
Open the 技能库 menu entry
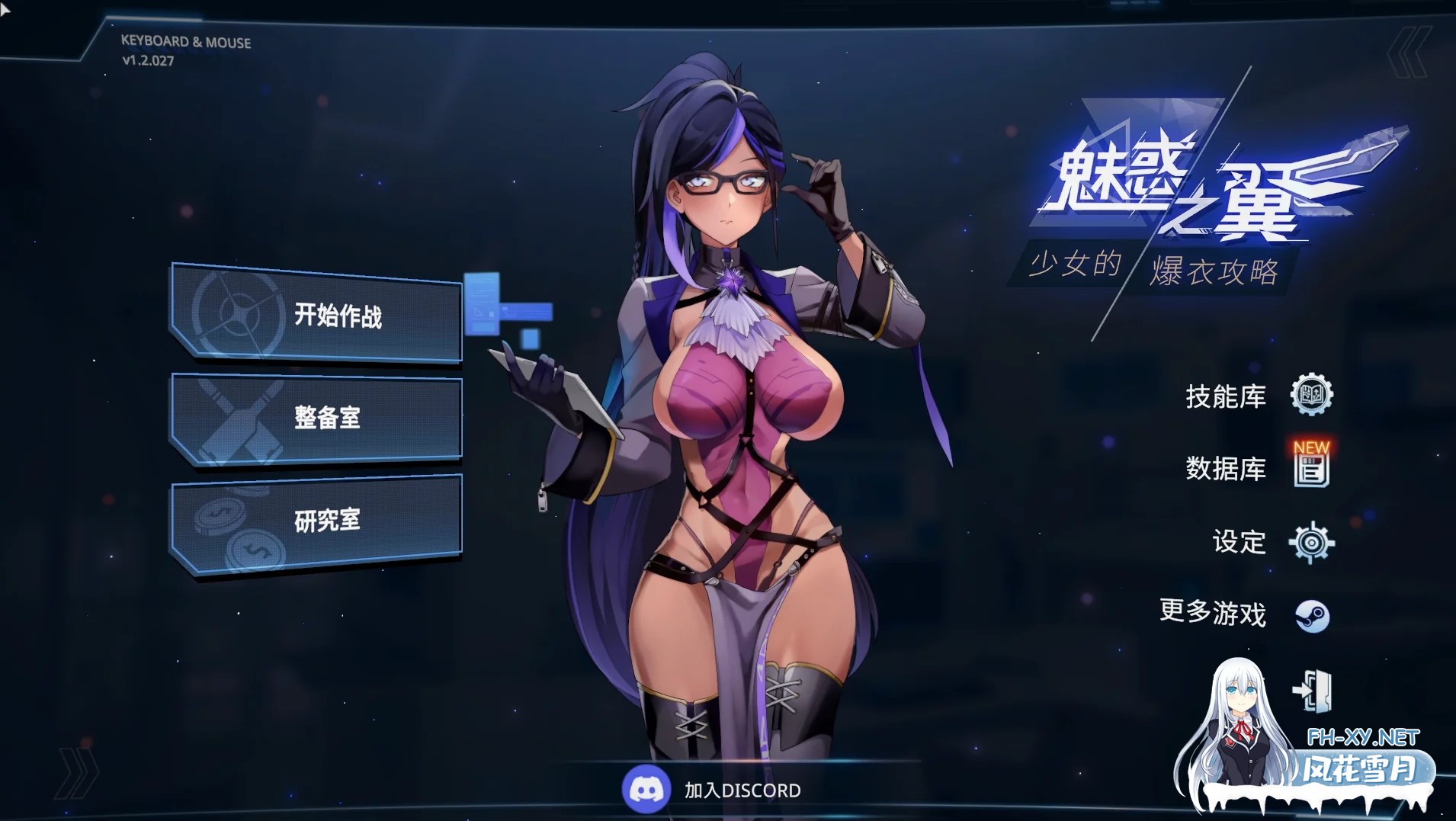coord(1226,396)
